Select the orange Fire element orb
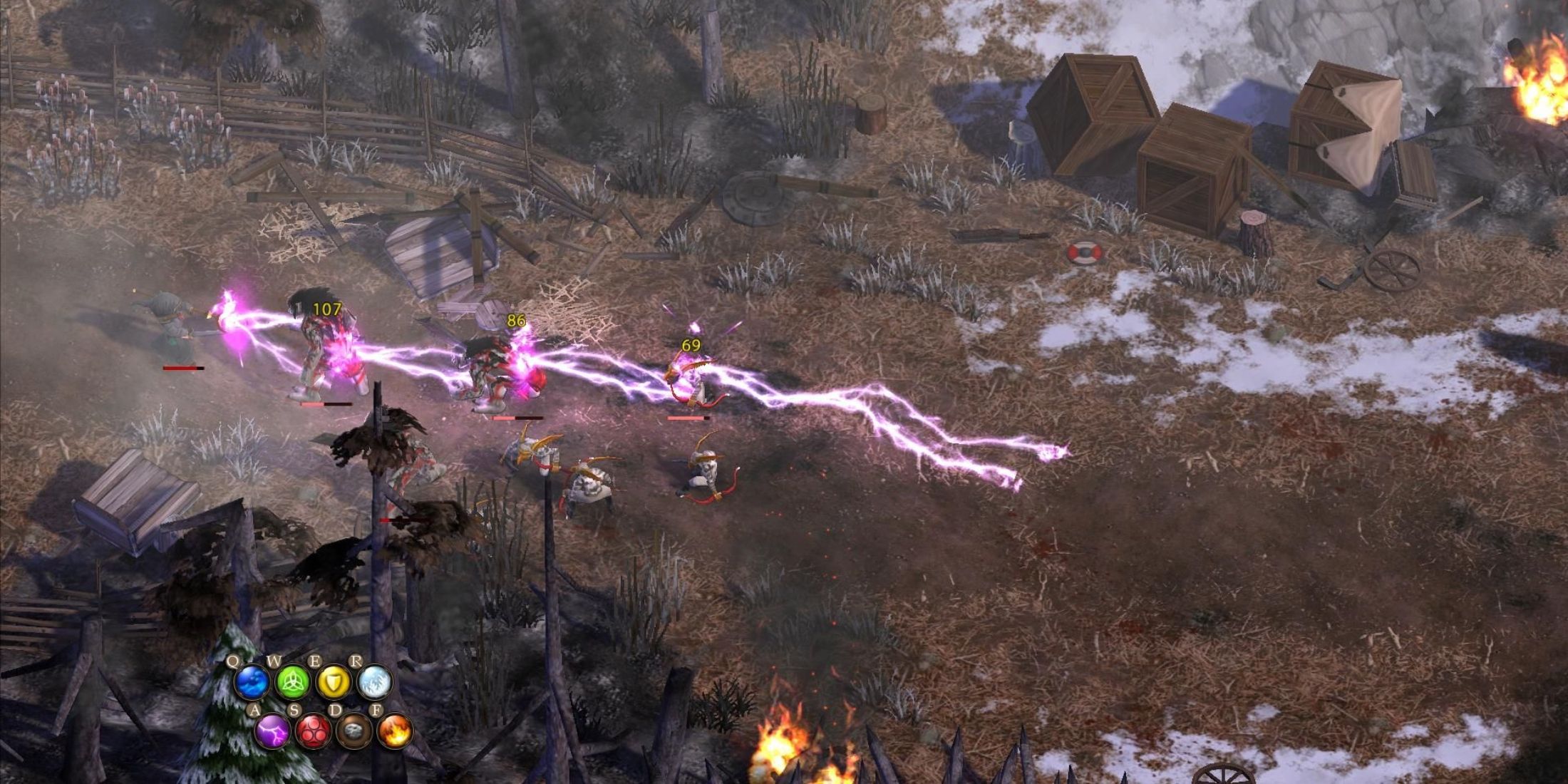1568x784 pixels. pyautogui.click(x=397, y=733)
